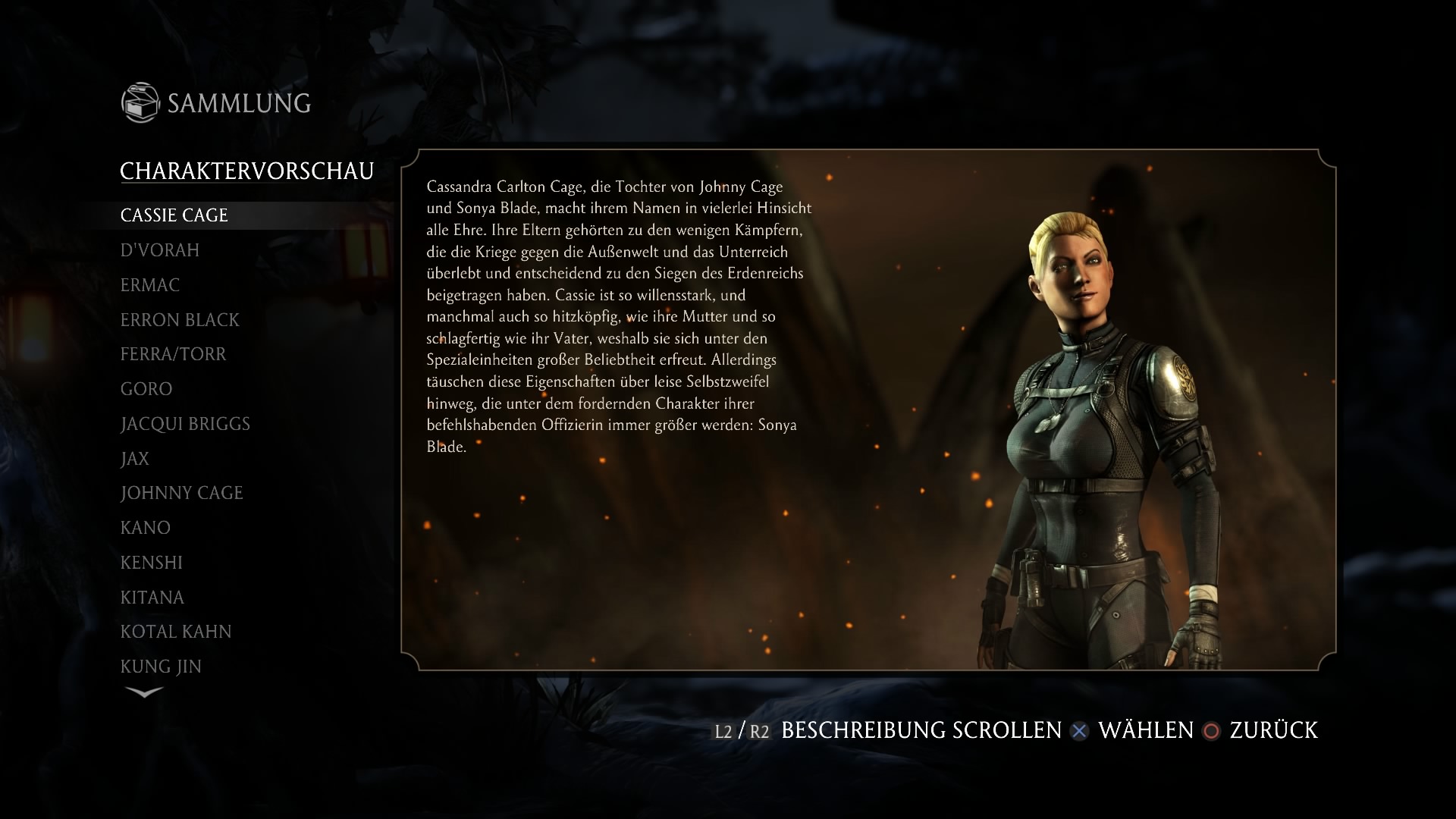
Task: Select the highlighted CASSIE CAGE entry
Action: (x=174, y=215)
